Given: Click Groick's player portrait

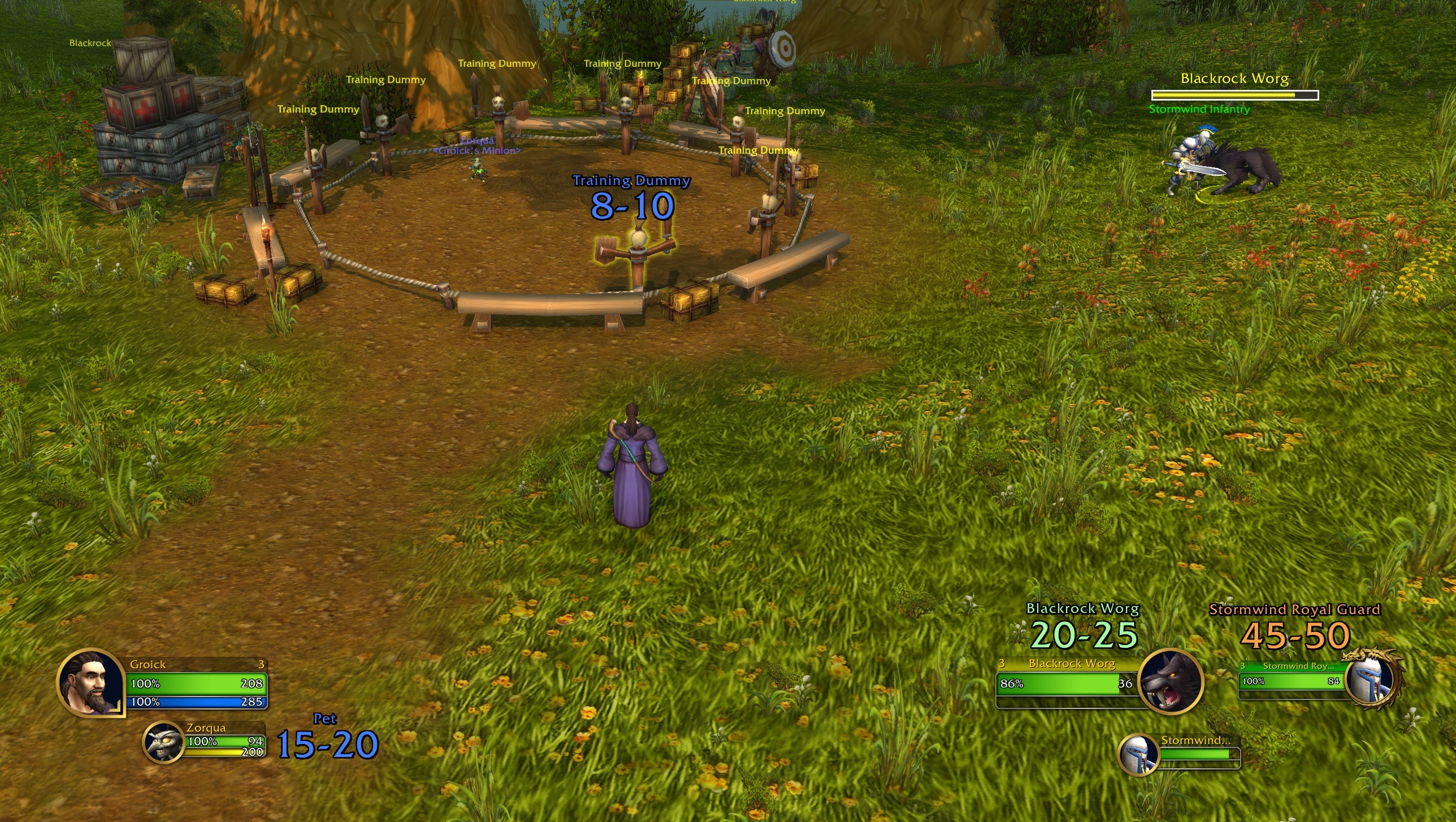Looking at the screenshot, I should (90, 684).
